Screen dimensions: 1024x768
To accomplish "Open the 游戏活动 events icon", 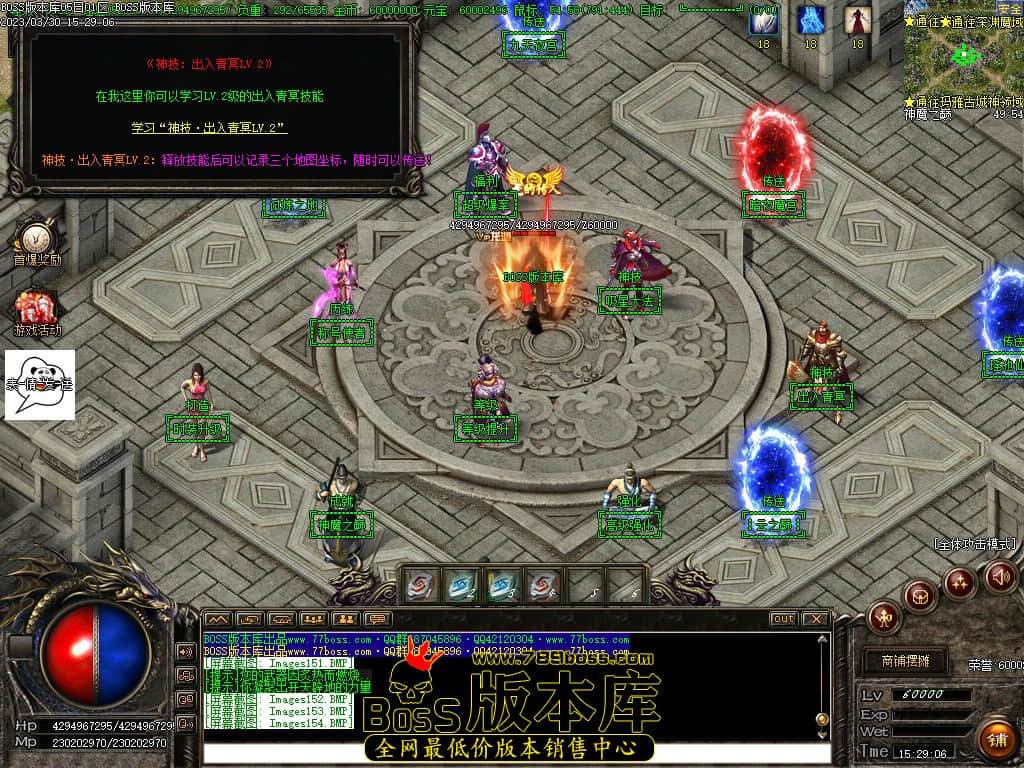I will 36,309.
